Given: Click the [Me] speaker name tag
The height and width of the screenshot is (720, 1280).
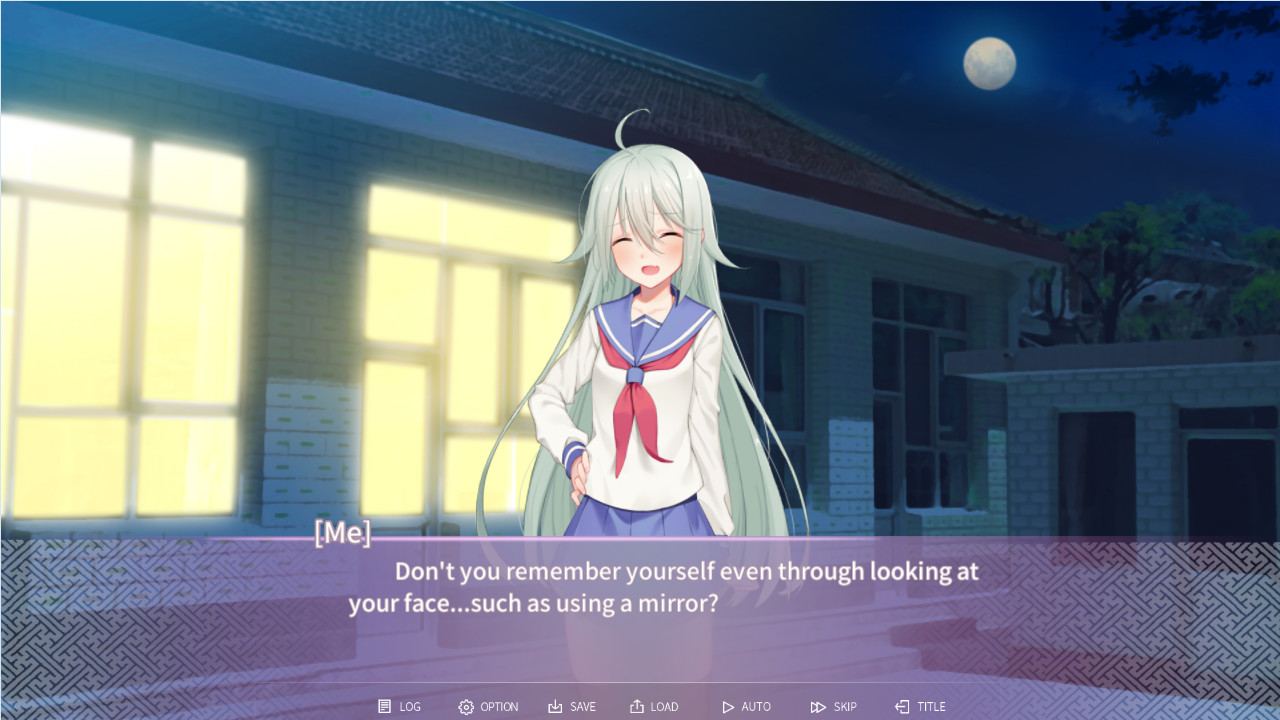Looking at the screenshot, I should 341,533.
